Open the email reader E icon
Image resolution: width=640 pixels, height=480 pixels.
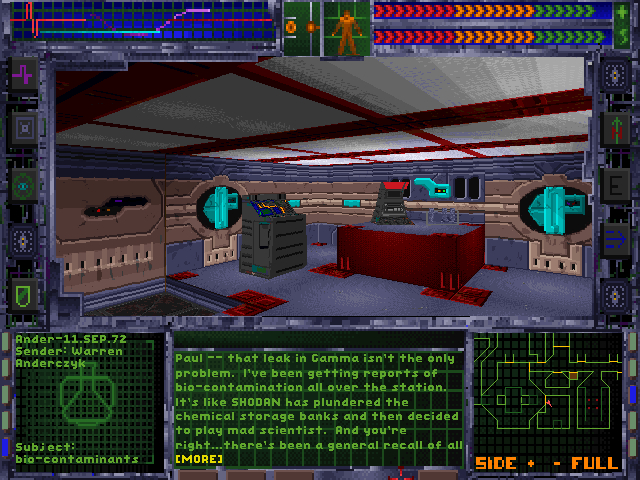point(616,184)
